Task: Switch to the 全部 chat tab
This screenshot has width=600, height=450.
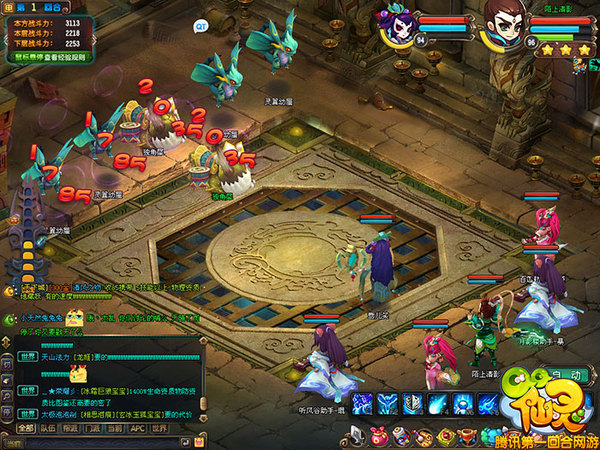Action: (x=26, y=428)
